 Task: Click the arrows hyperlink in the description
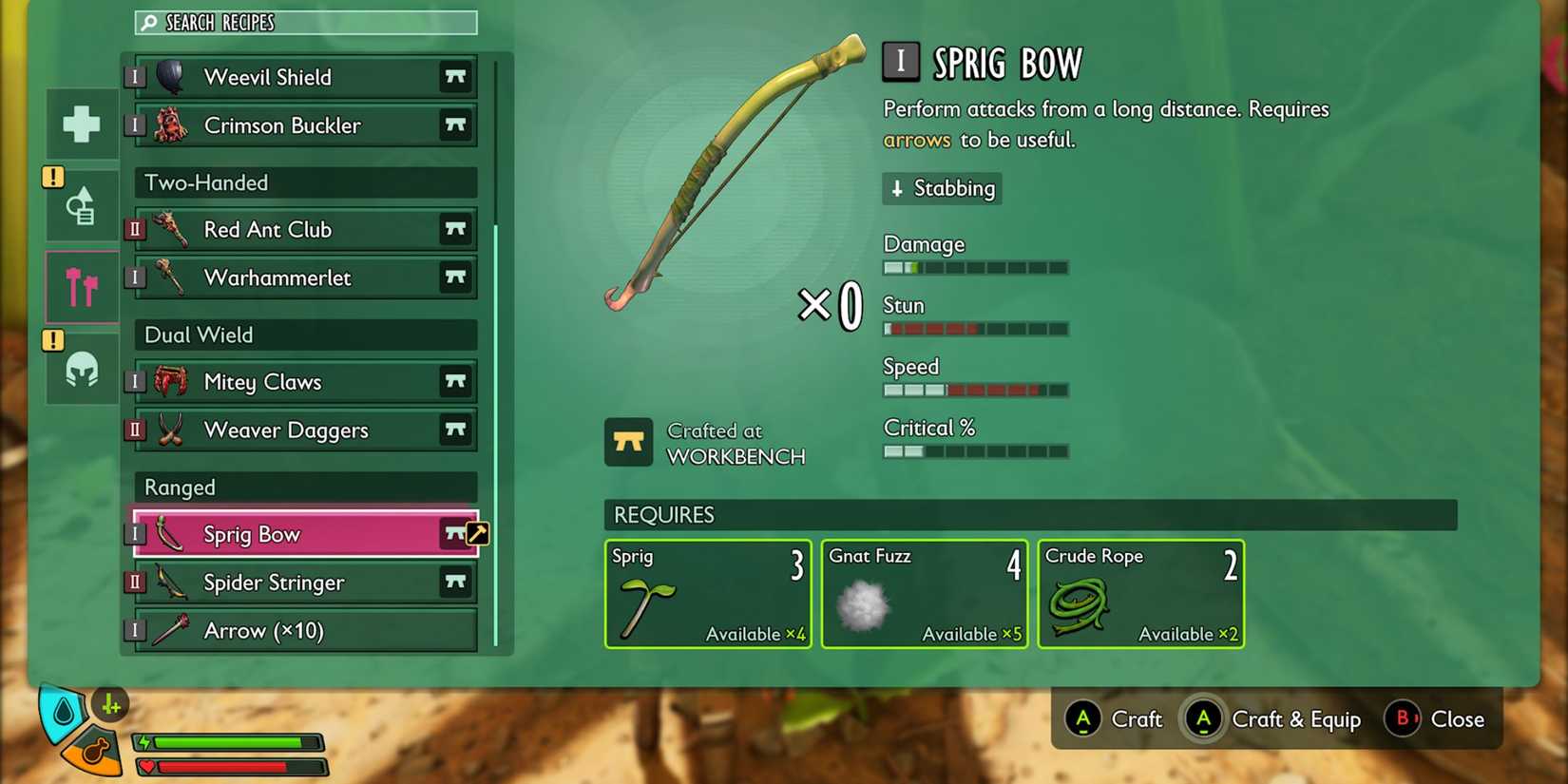(916, 140)
